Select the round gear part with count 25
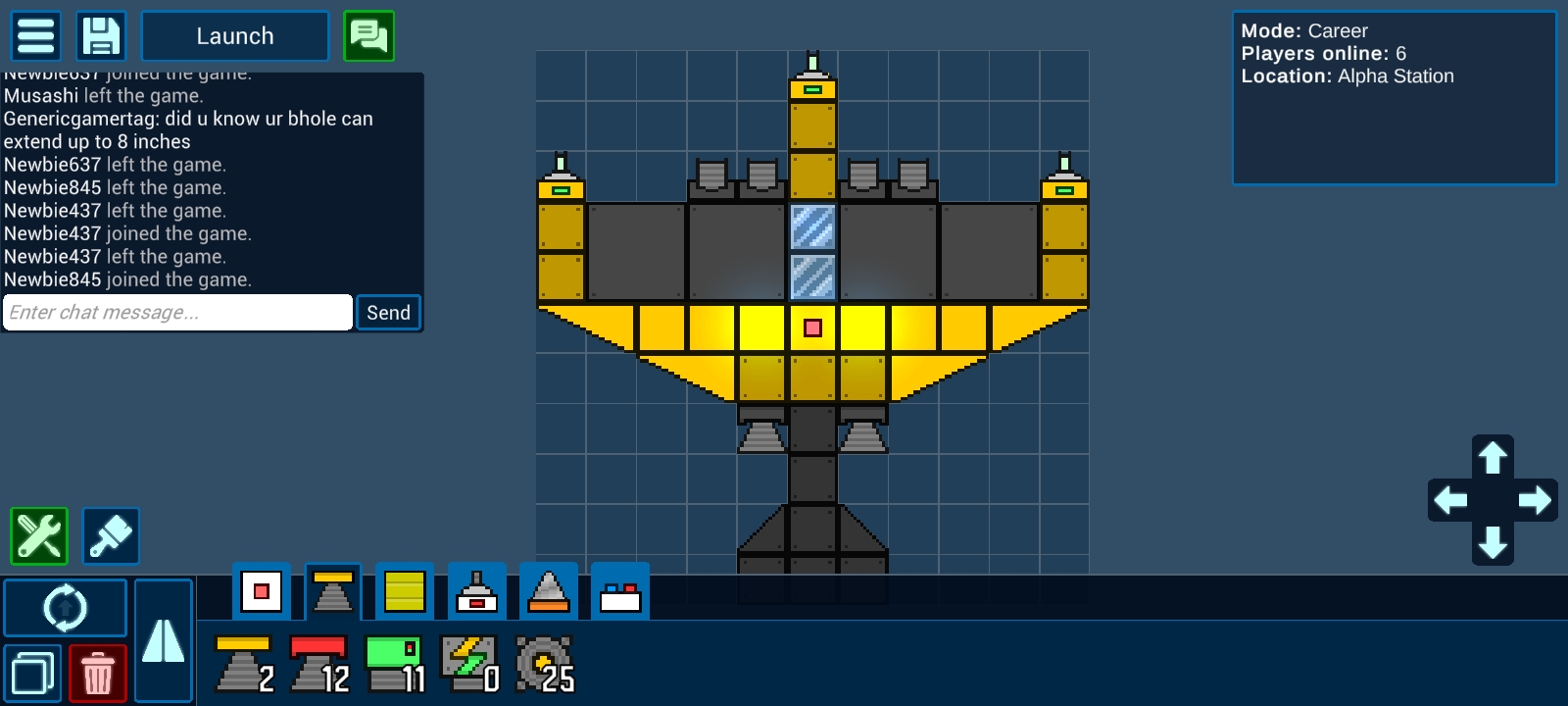The image size is (1568, 706). (x=545, y=664)
